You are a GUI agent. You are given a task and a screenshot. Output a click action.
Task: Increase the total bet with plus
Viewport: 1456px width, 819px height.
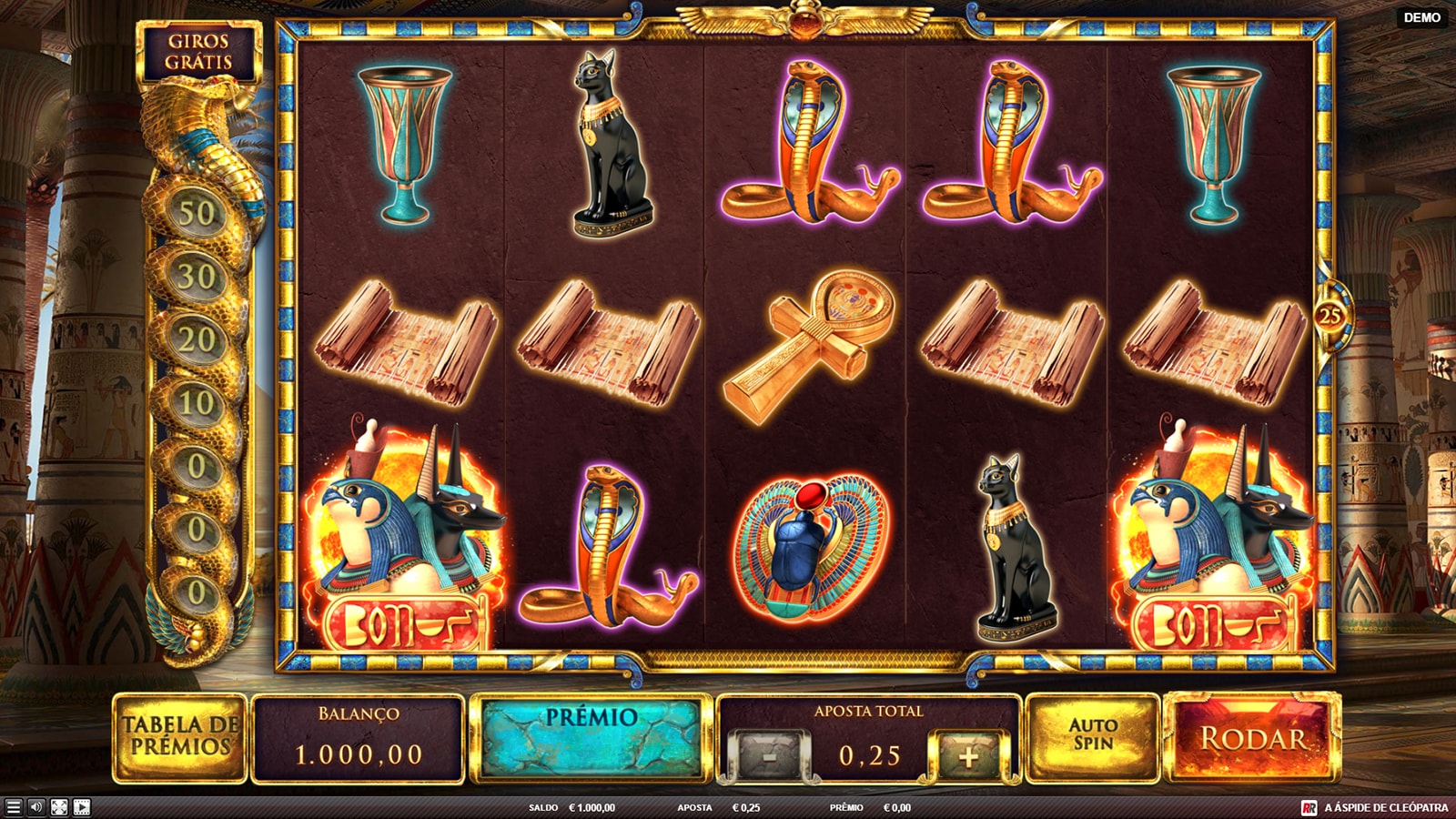967,755
